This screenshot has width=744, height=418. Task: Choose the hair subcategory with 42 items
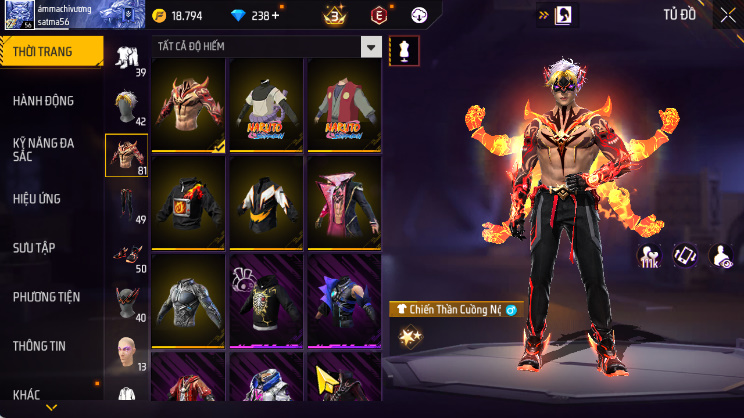127,106
